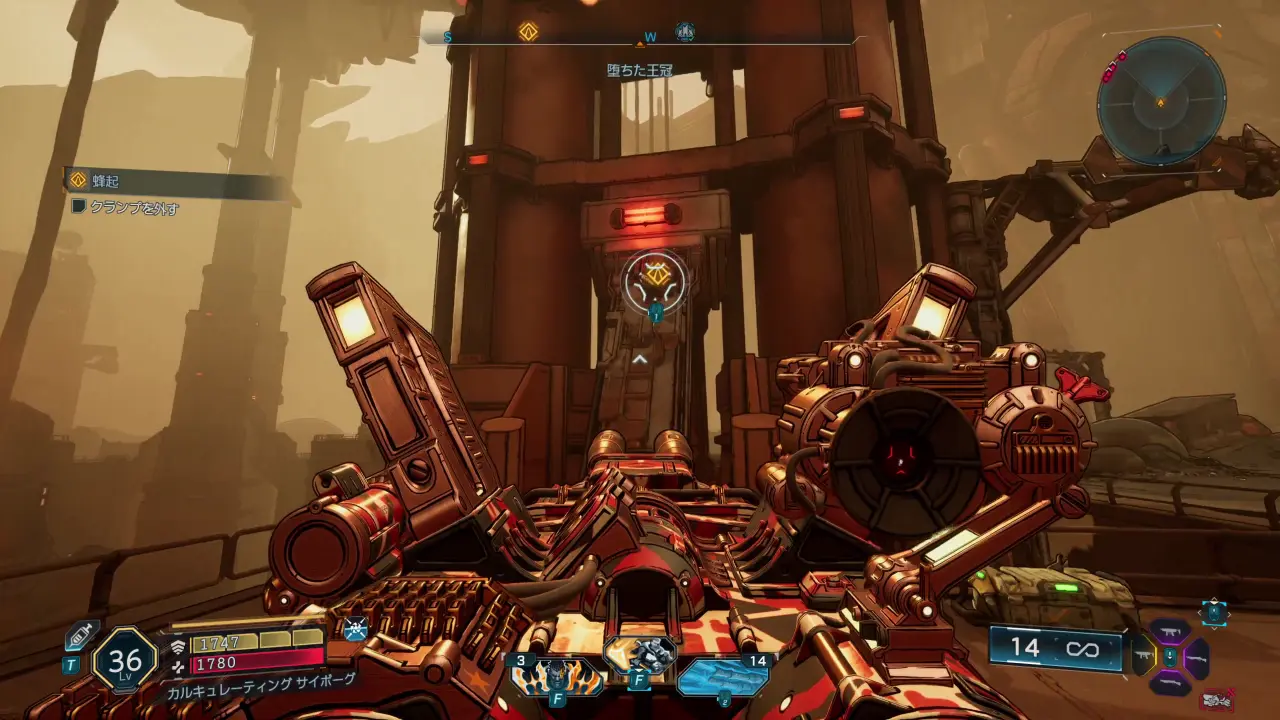Select the yellow-bordered equipped weapon slot

pos(1143,657)
